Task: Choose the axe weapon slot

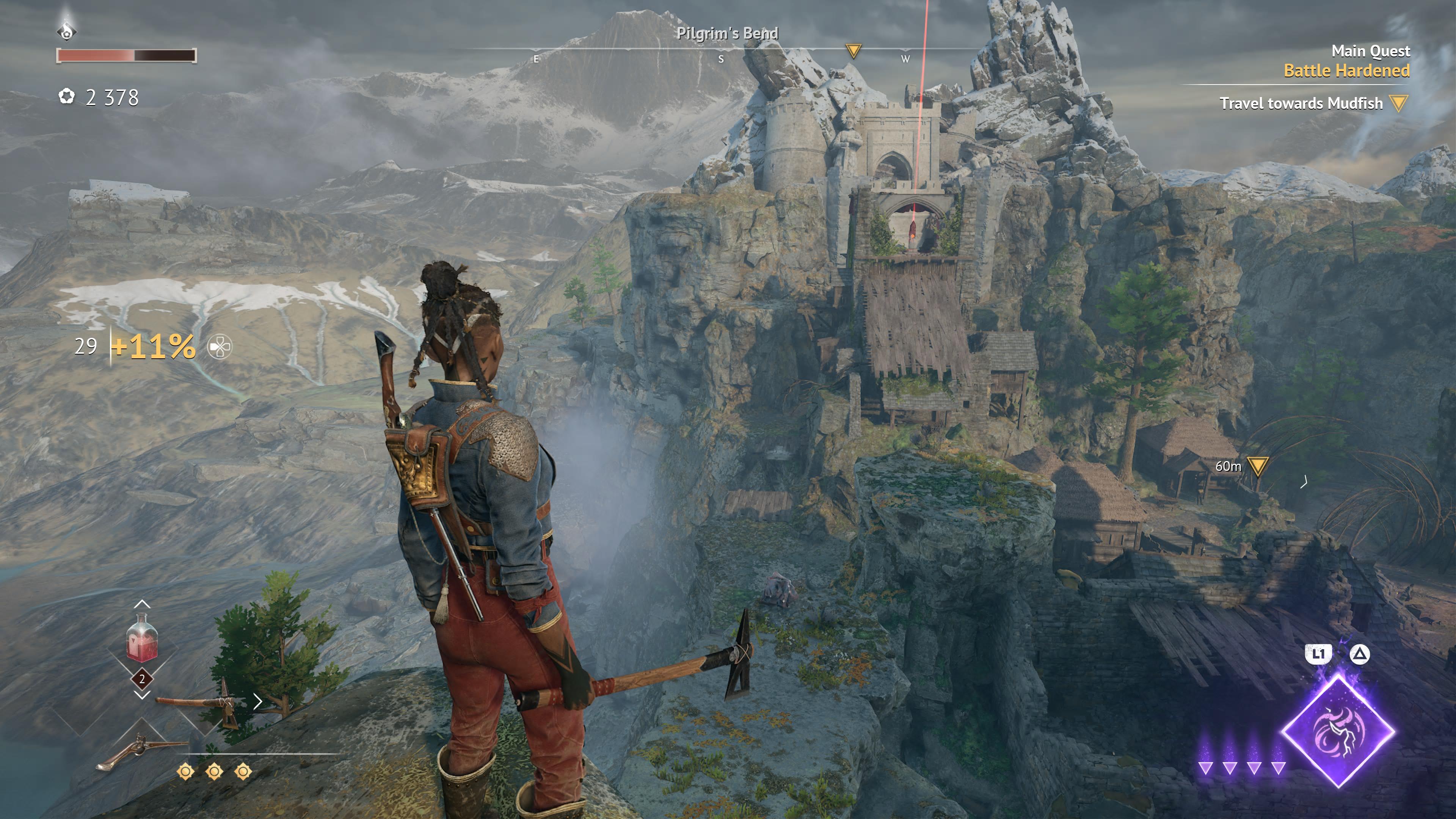Action: click(198, 703)
